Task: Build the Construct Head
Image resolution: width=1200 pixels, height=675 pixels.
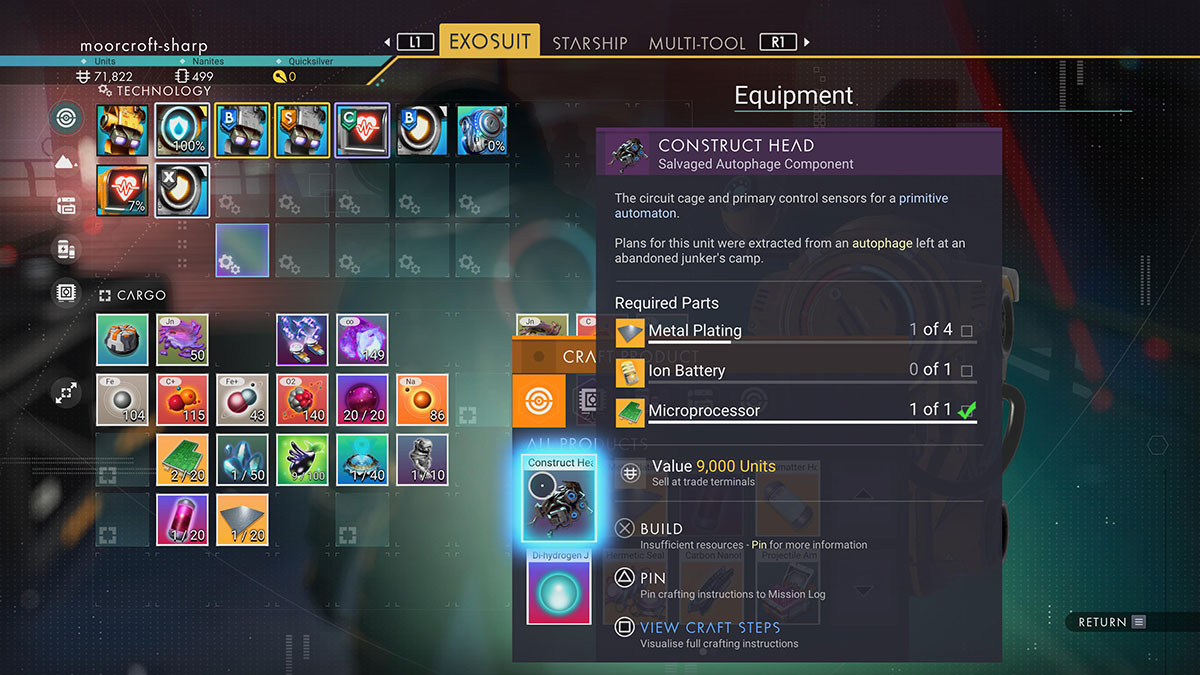Action: (661, 529)
